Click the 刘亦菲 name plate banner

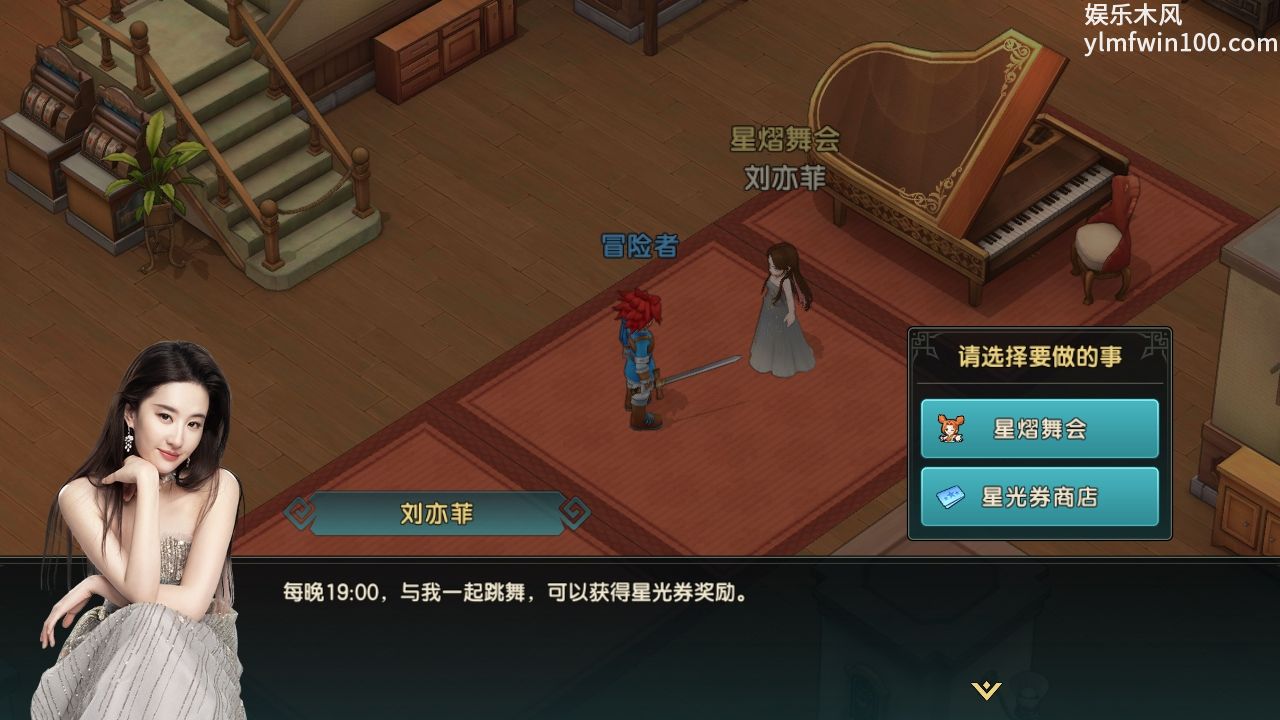pos(434,515)
